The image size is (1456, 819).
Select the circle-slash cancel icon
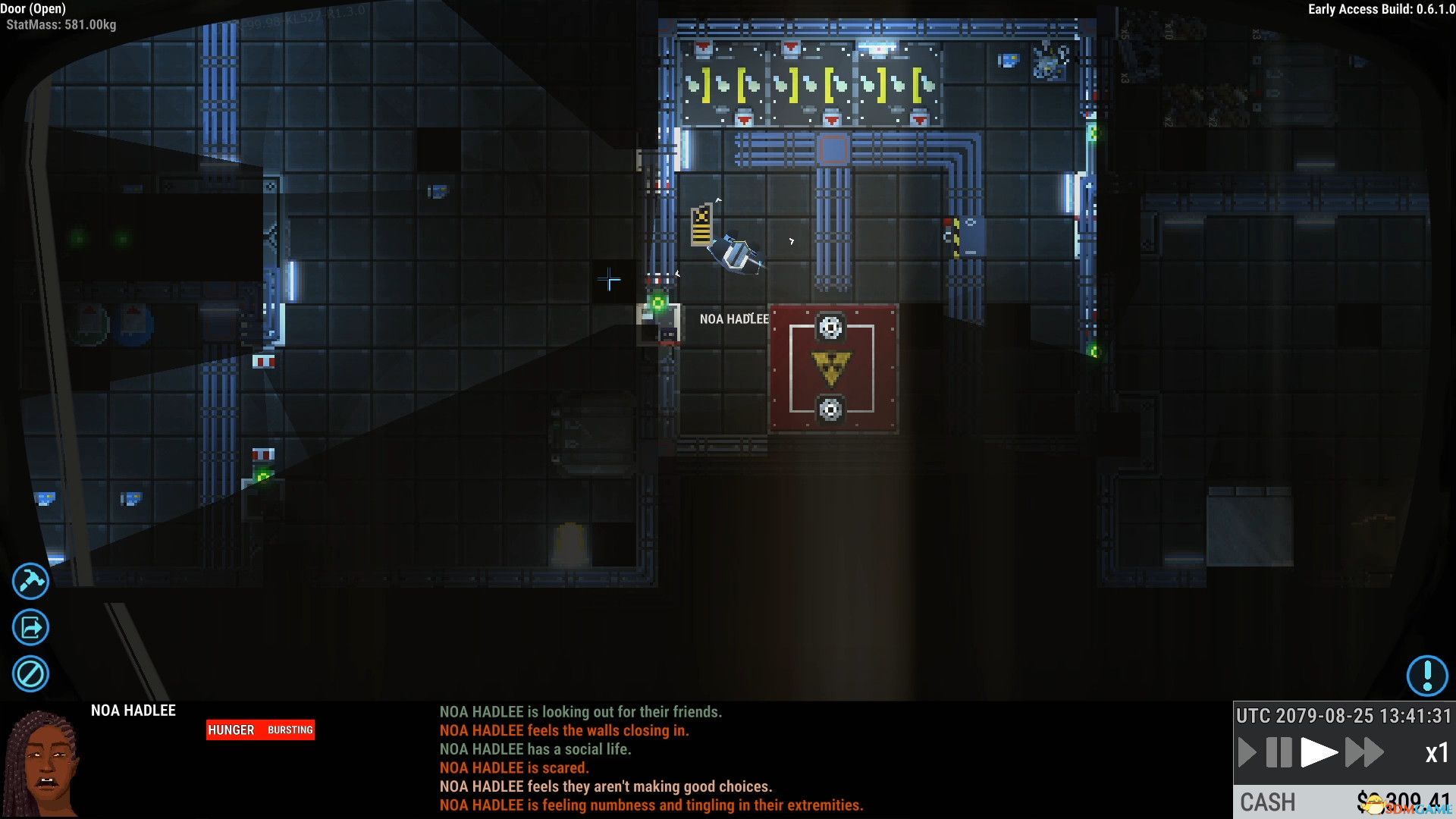30,673
